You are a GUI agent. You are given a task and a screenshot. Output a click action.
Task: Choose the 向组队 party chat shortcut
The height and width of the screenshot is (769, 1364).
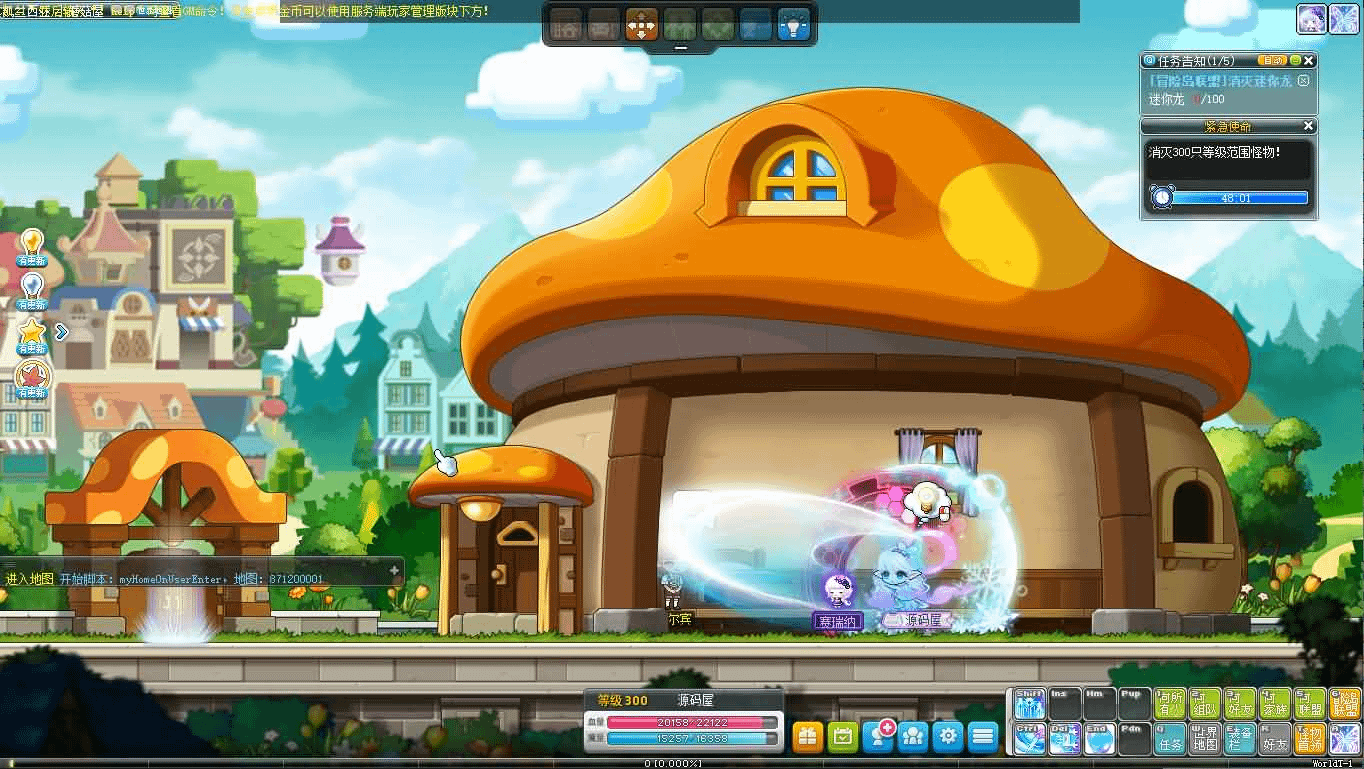1205,704
